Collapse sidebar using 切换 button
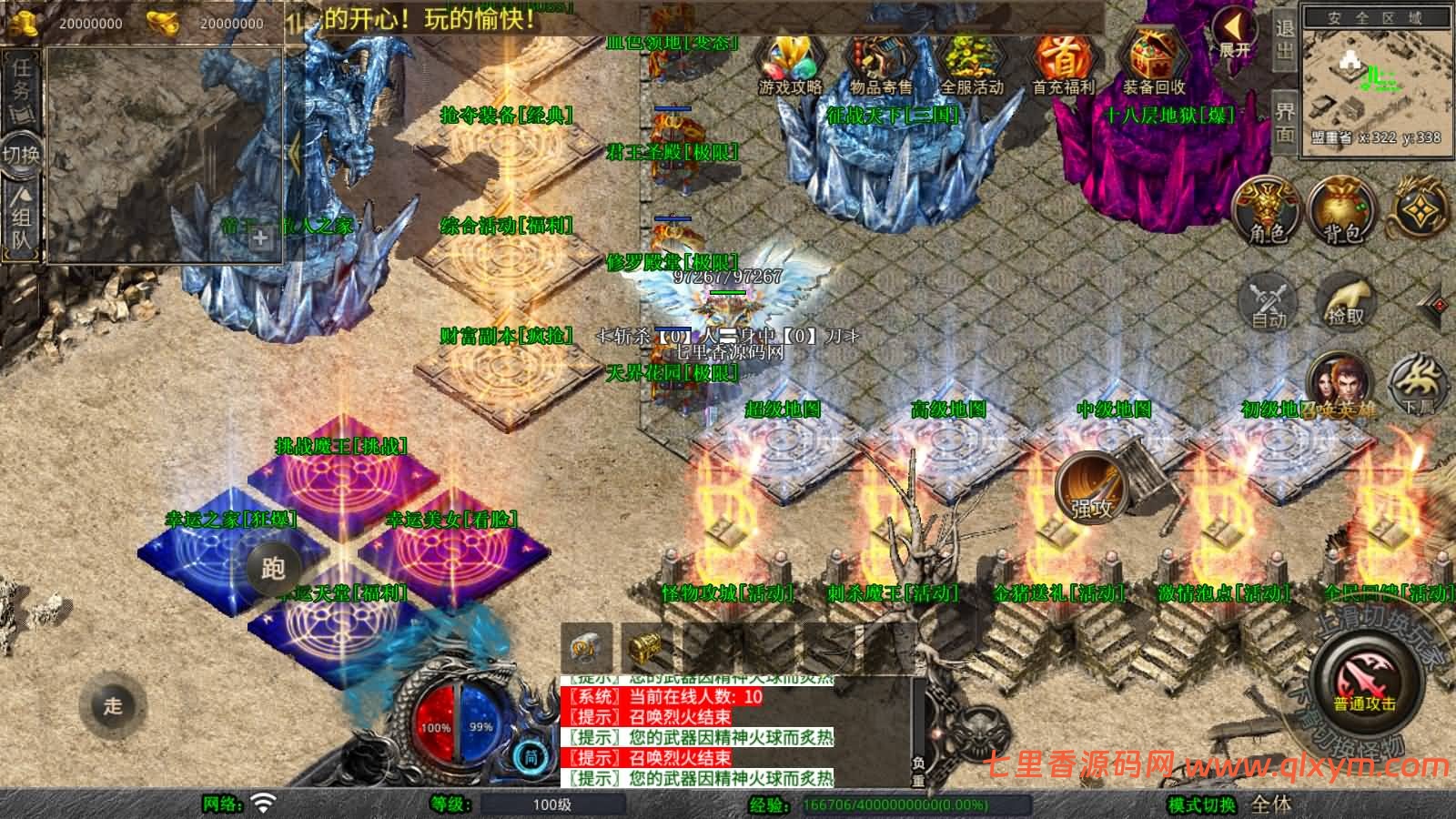 pos(20,155)
